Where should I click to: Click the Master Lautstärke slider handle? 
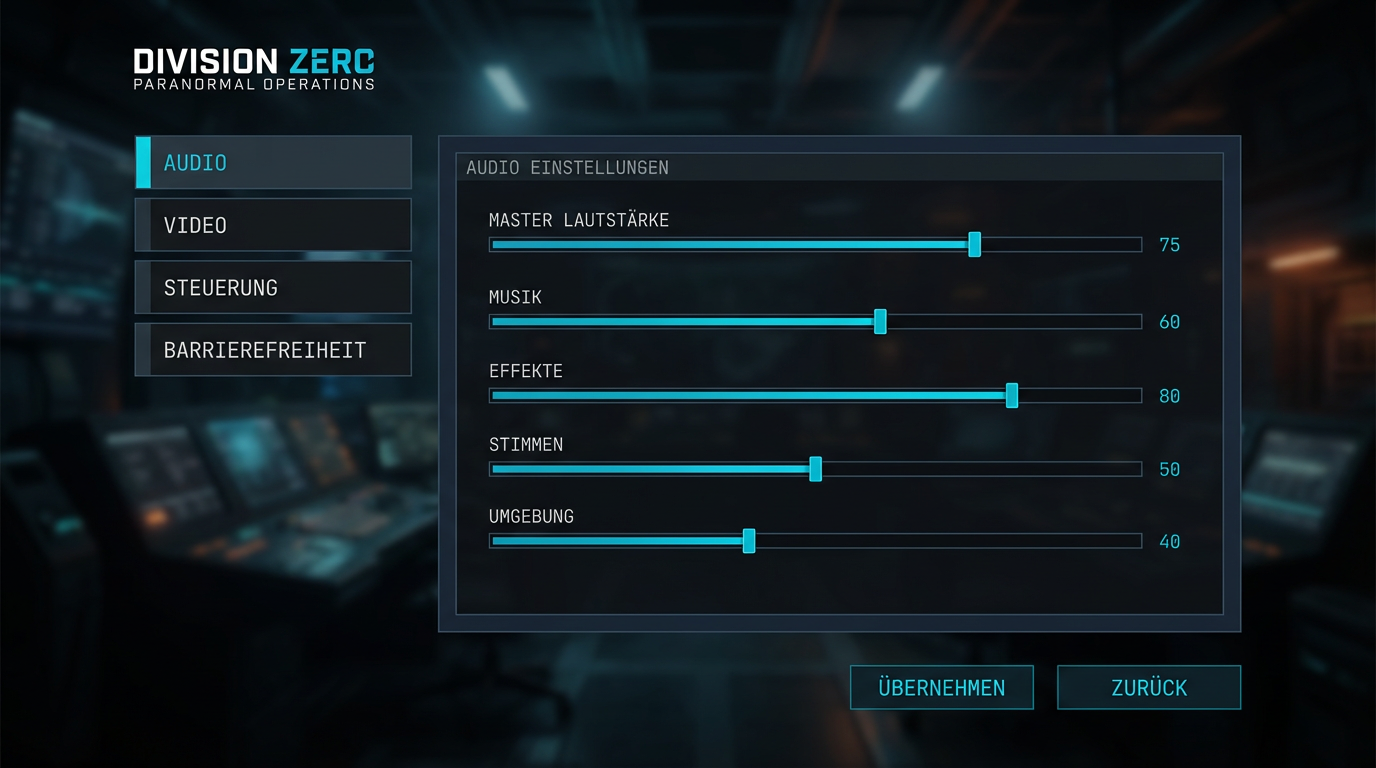pyautogui.click(x=975, y=245)
